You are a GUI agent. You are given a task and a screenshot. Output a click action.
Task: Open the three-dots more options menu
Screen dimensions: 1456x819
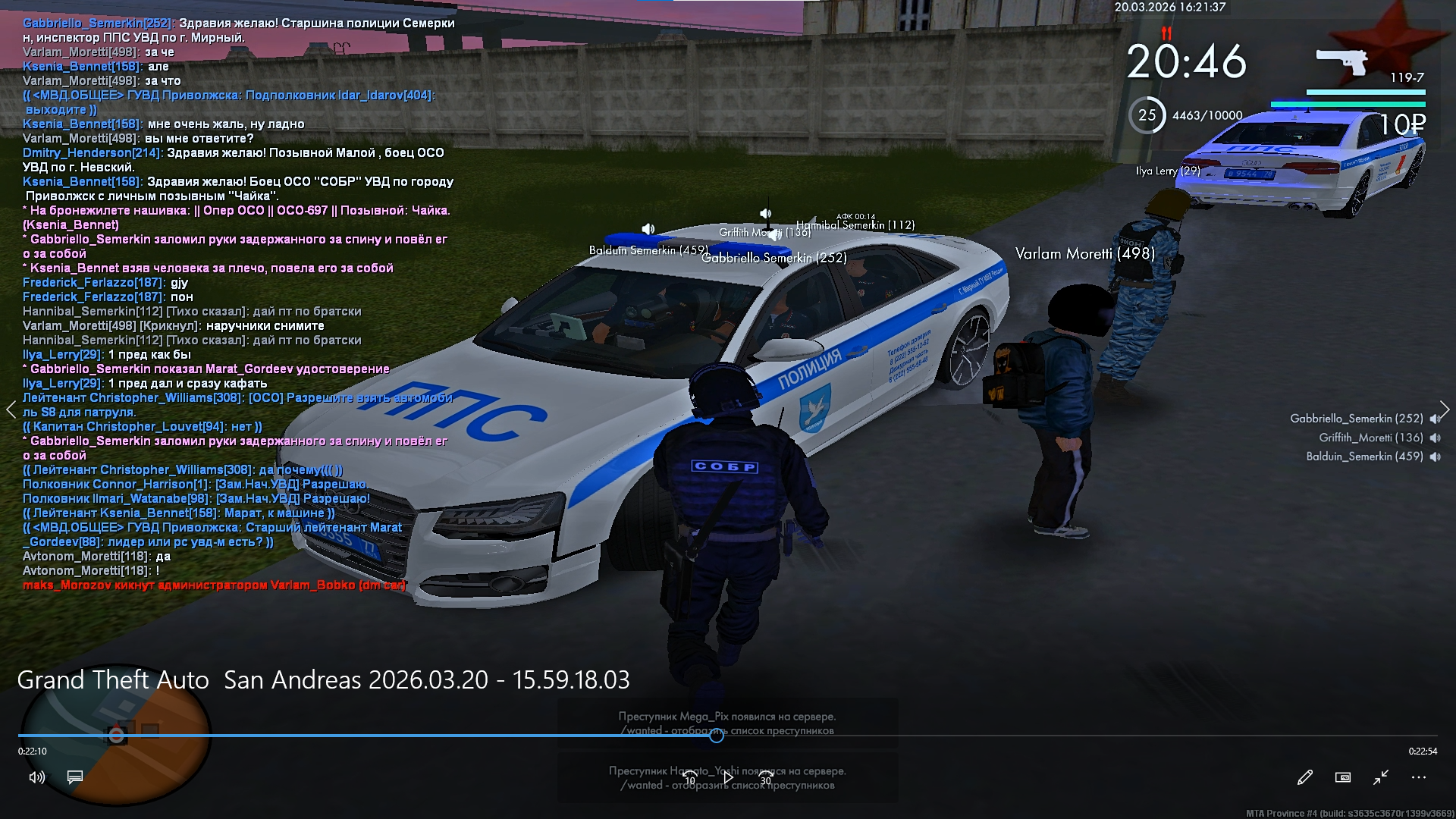pyautogui.click(x=1419, y=777)
